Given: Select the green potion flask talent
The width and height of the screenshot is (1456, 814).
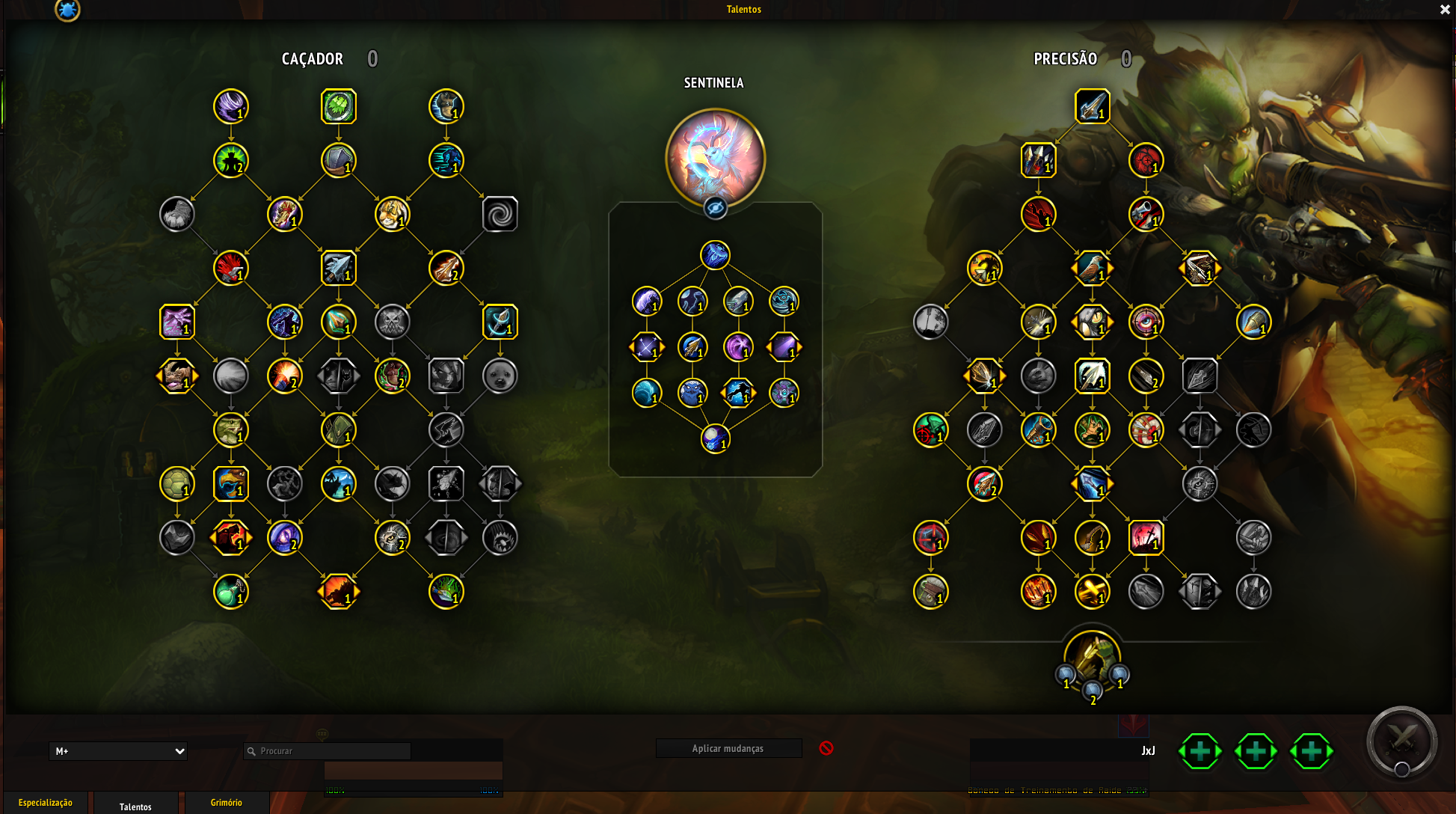Looking at the screenshot, I should click(x=231, y=592).
